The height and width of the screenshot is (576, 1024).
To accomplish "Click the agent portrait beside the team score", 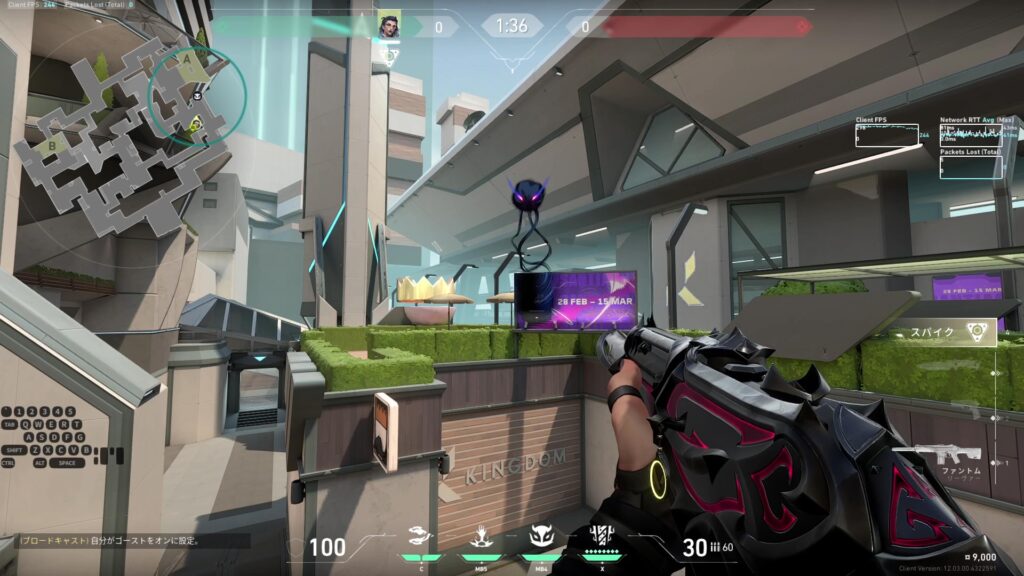I will tap(388, 26).
